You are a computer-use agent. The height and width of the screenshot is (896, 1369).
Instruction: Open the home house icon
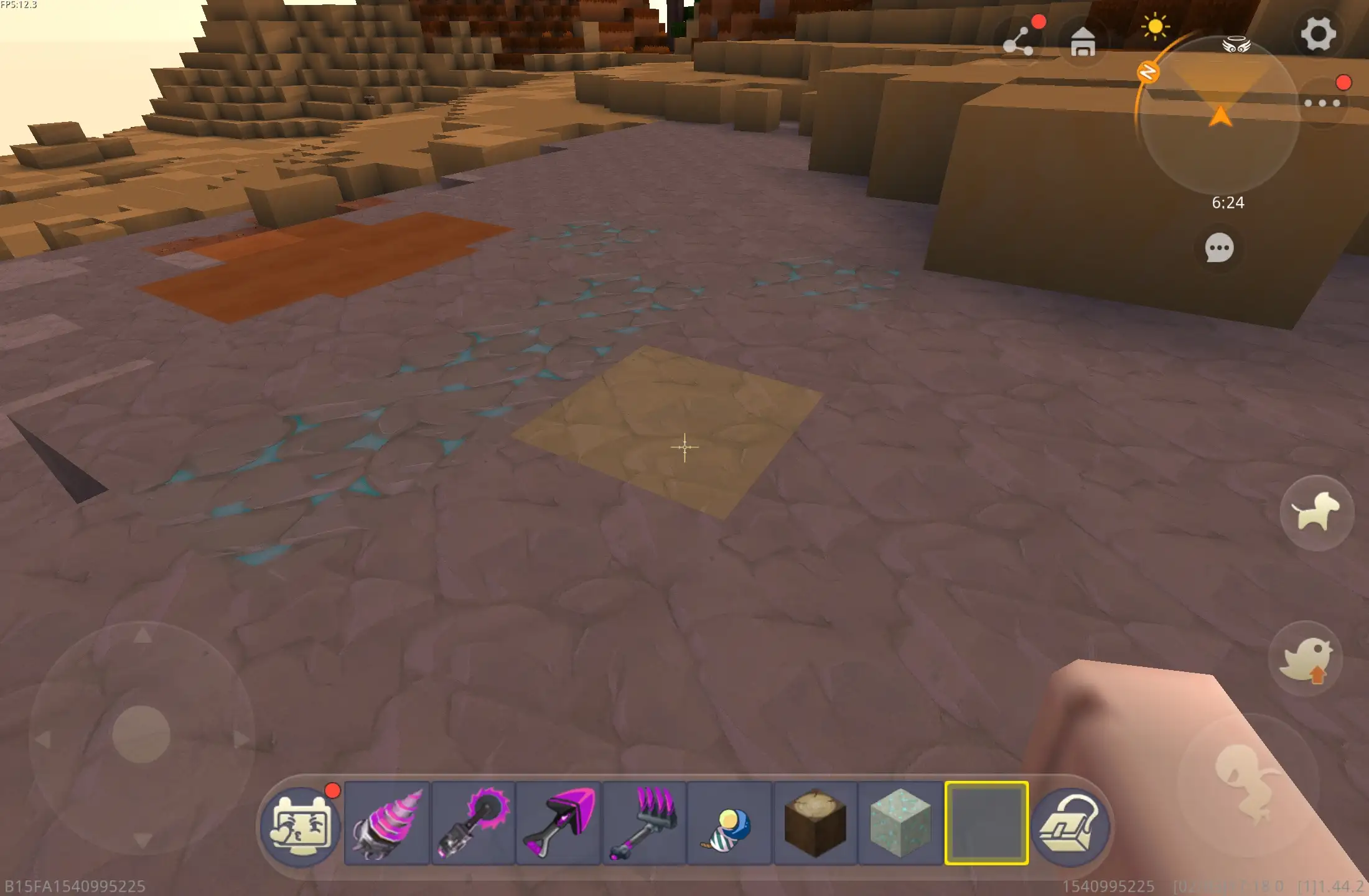click(x=1083, y=42)
